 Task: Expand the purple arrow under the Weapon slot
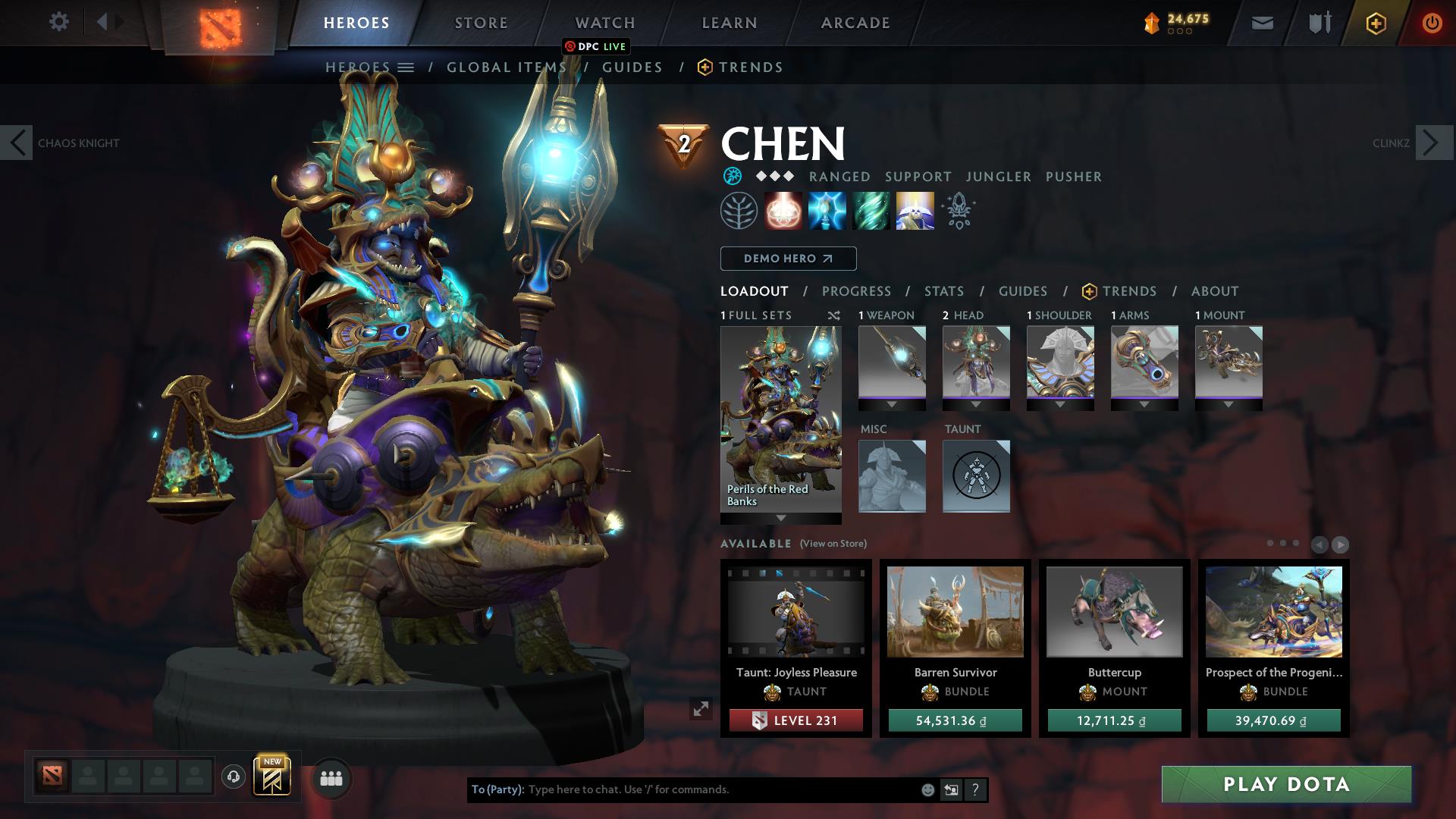(x=892, y=403)
